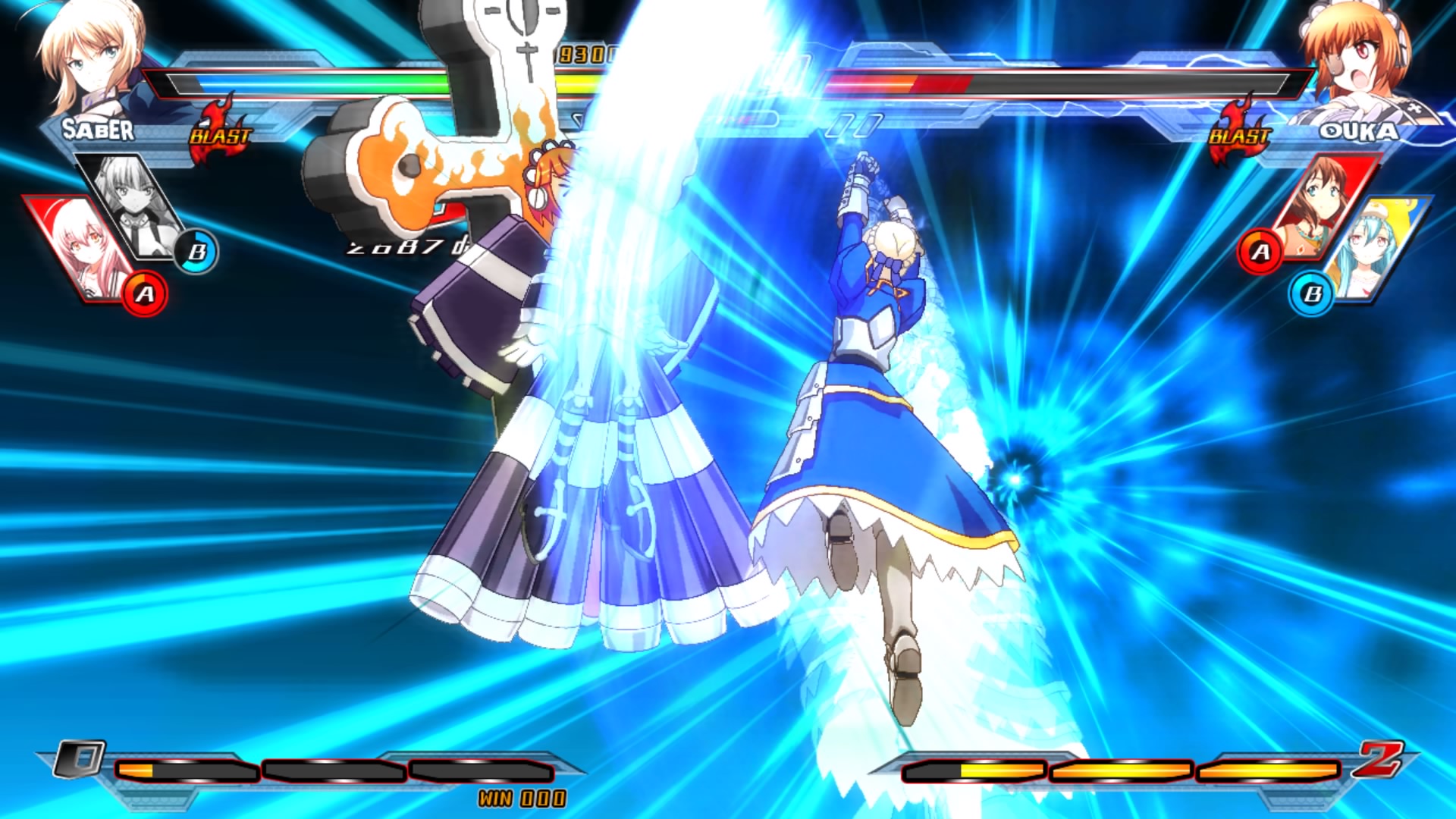Click the blue B badge under Ouka's assists
Image resolution: width=1456 pixels, height=819 pixels.
pyautogui.click(x=1312, y=293)
